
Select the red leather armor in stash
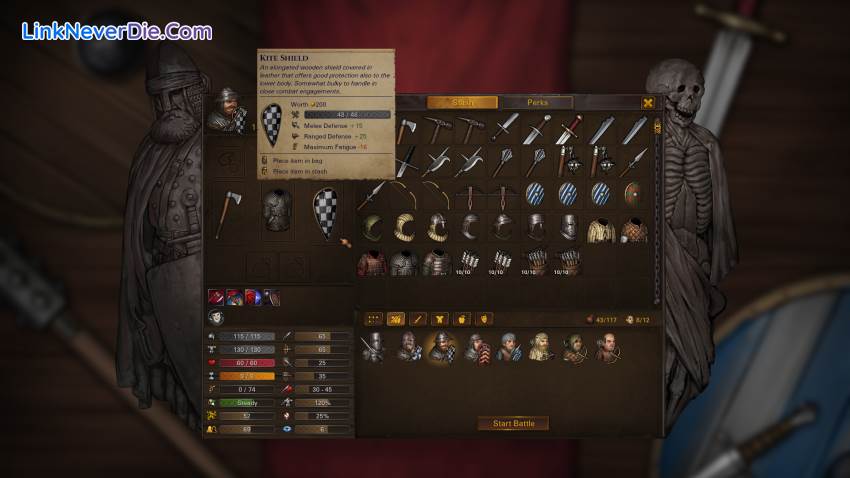(x=373, y=262)
